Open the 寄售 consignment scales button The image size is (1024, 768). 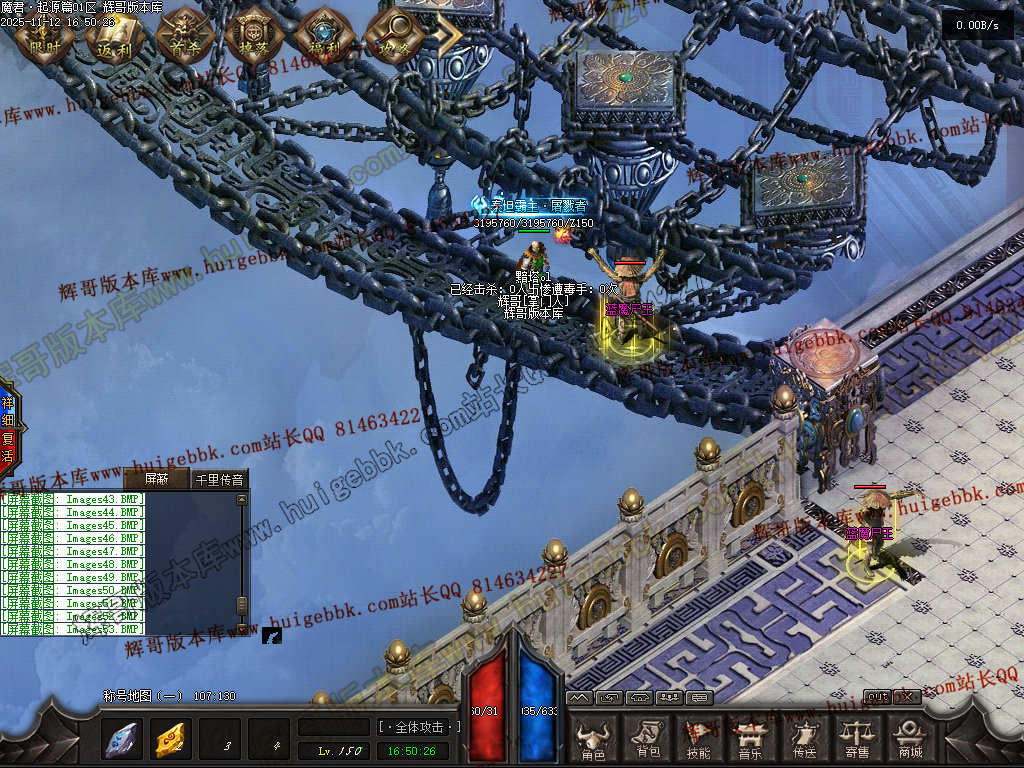856,740
